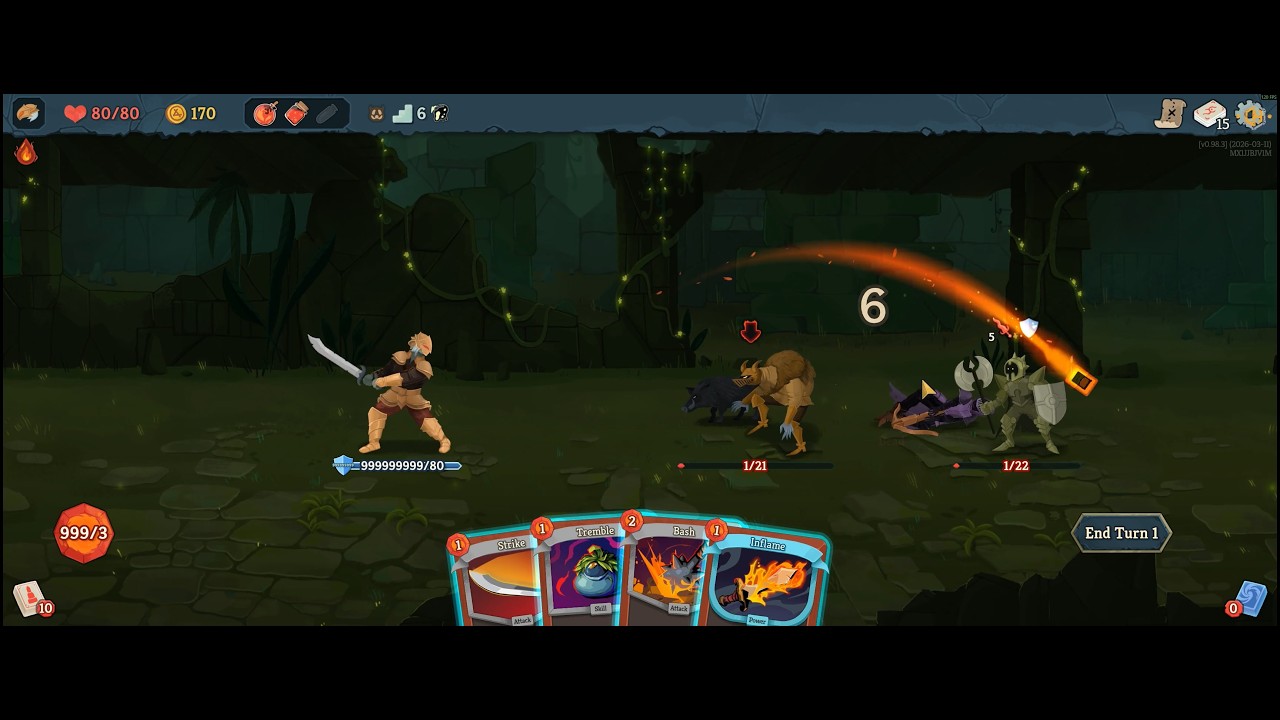
Task: Show the deck of 15 cards
Action: click(1210, 114)
